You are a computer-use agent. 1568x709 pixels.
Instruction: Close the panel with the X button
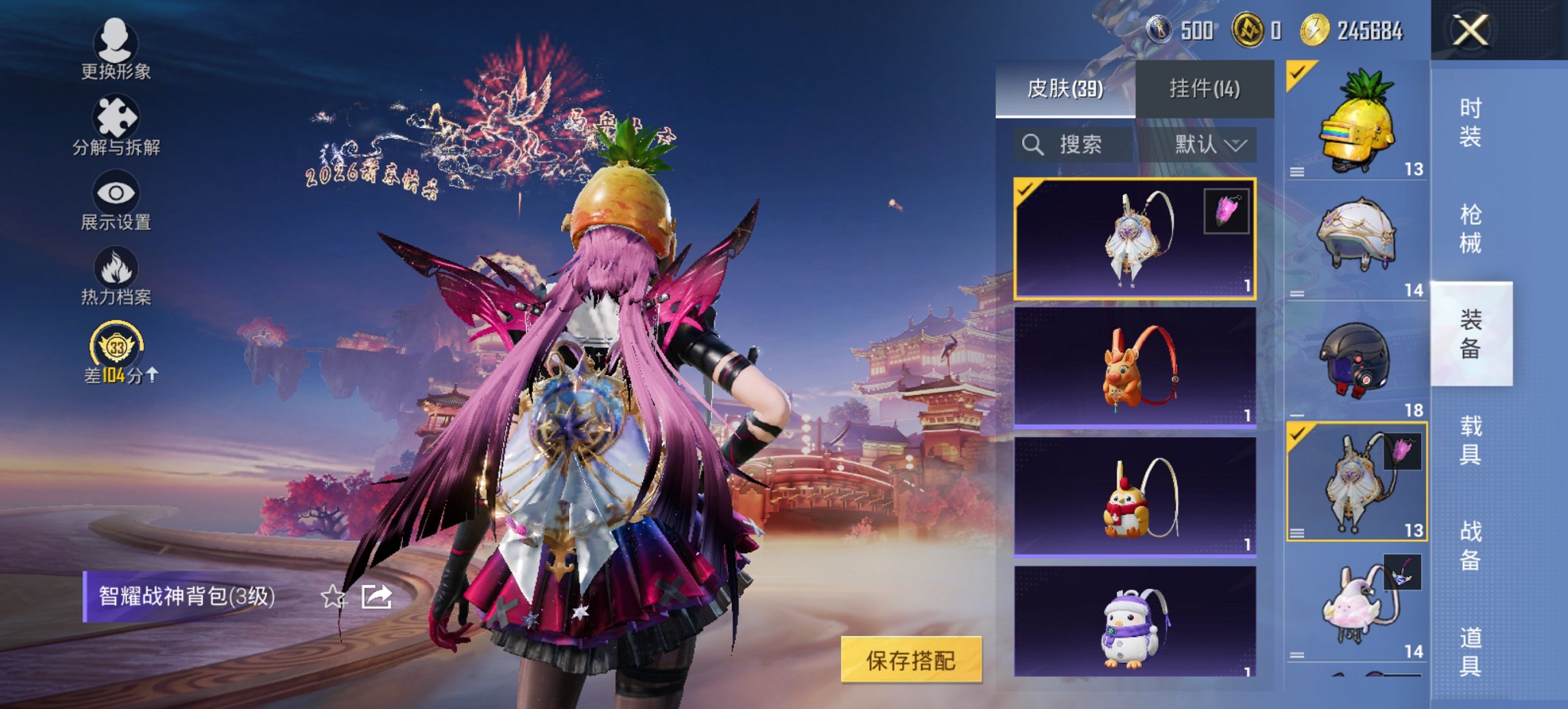pyautogui.click(x=1471, y=30)
